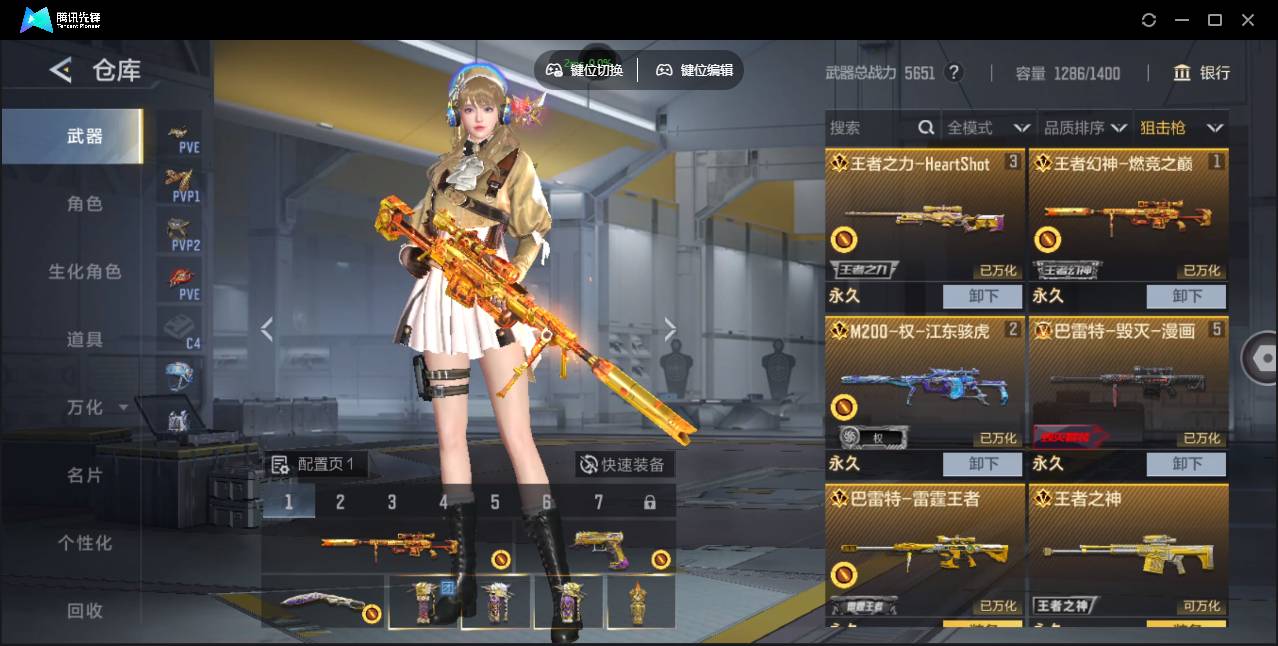1278x646 pixels.
Task: Open the 生化角色 category
Action: click(85, 272)
